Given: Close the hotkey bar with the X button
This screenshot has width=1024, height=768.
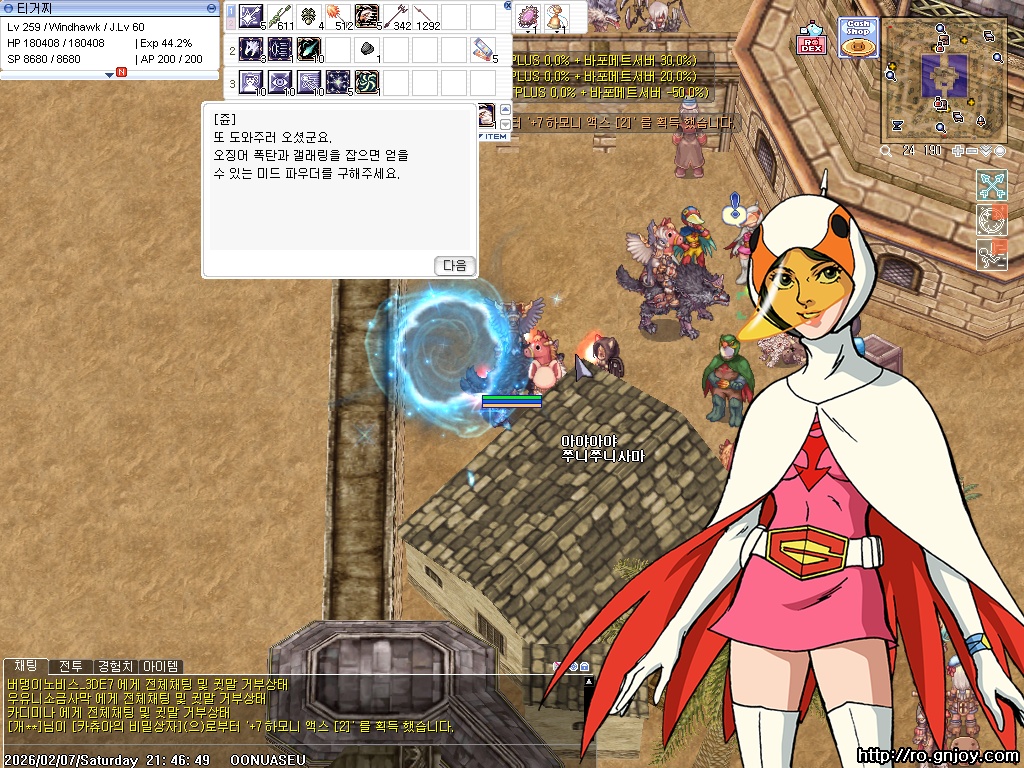Looking at the screenshot, I should 508,6.
